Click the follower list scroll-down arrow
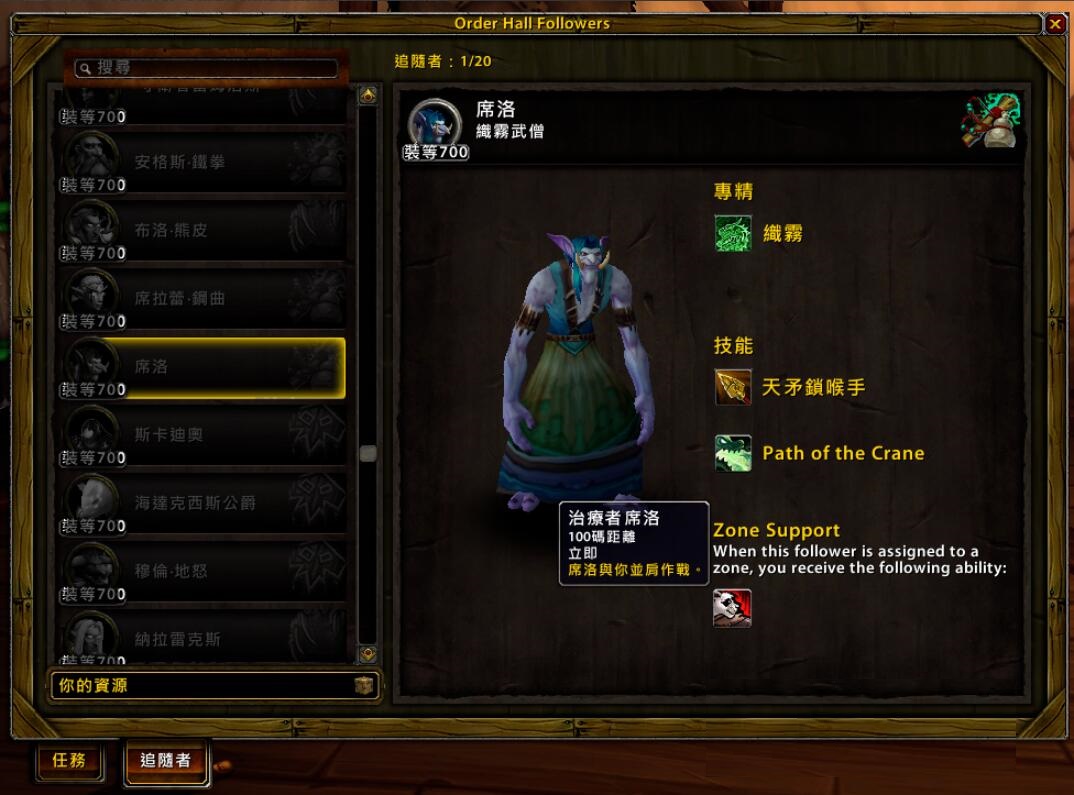The height and width of the screenshot is (795, 1074). tap(368, 654)
